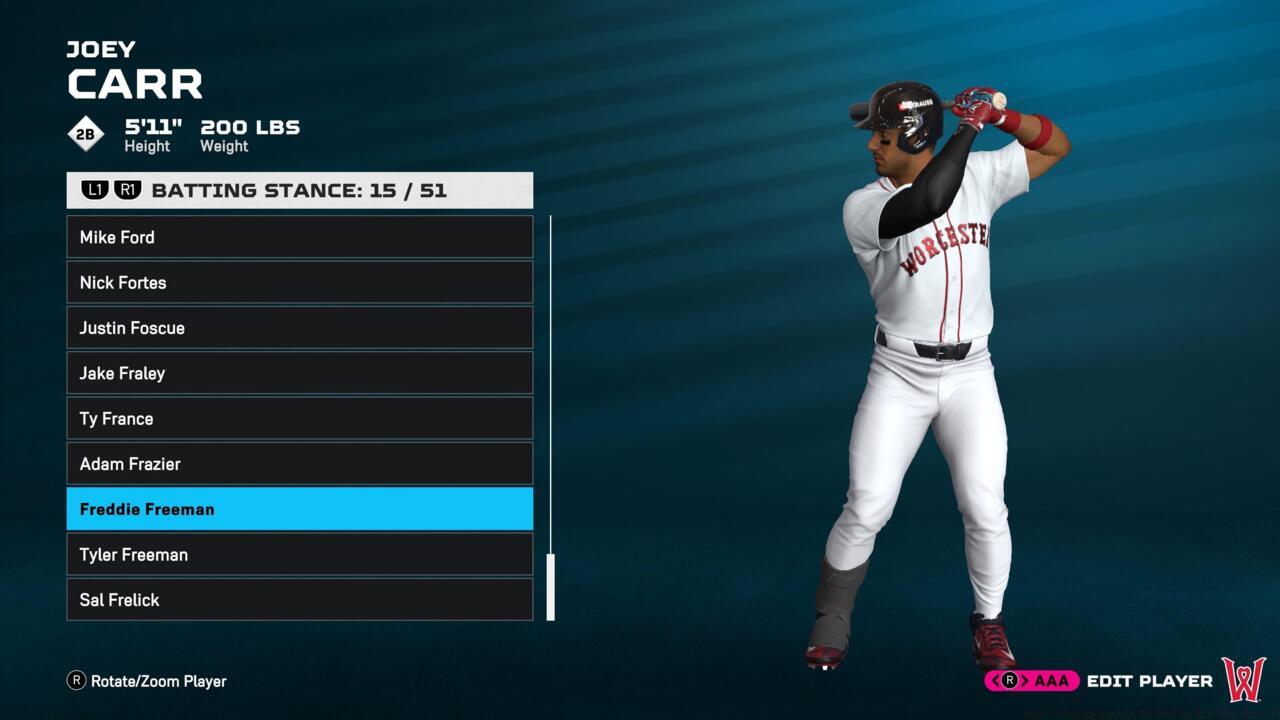Select the 2B position diamond icon
The width and height of the screenshot is (1280, 720).
[x=85, y=133]
